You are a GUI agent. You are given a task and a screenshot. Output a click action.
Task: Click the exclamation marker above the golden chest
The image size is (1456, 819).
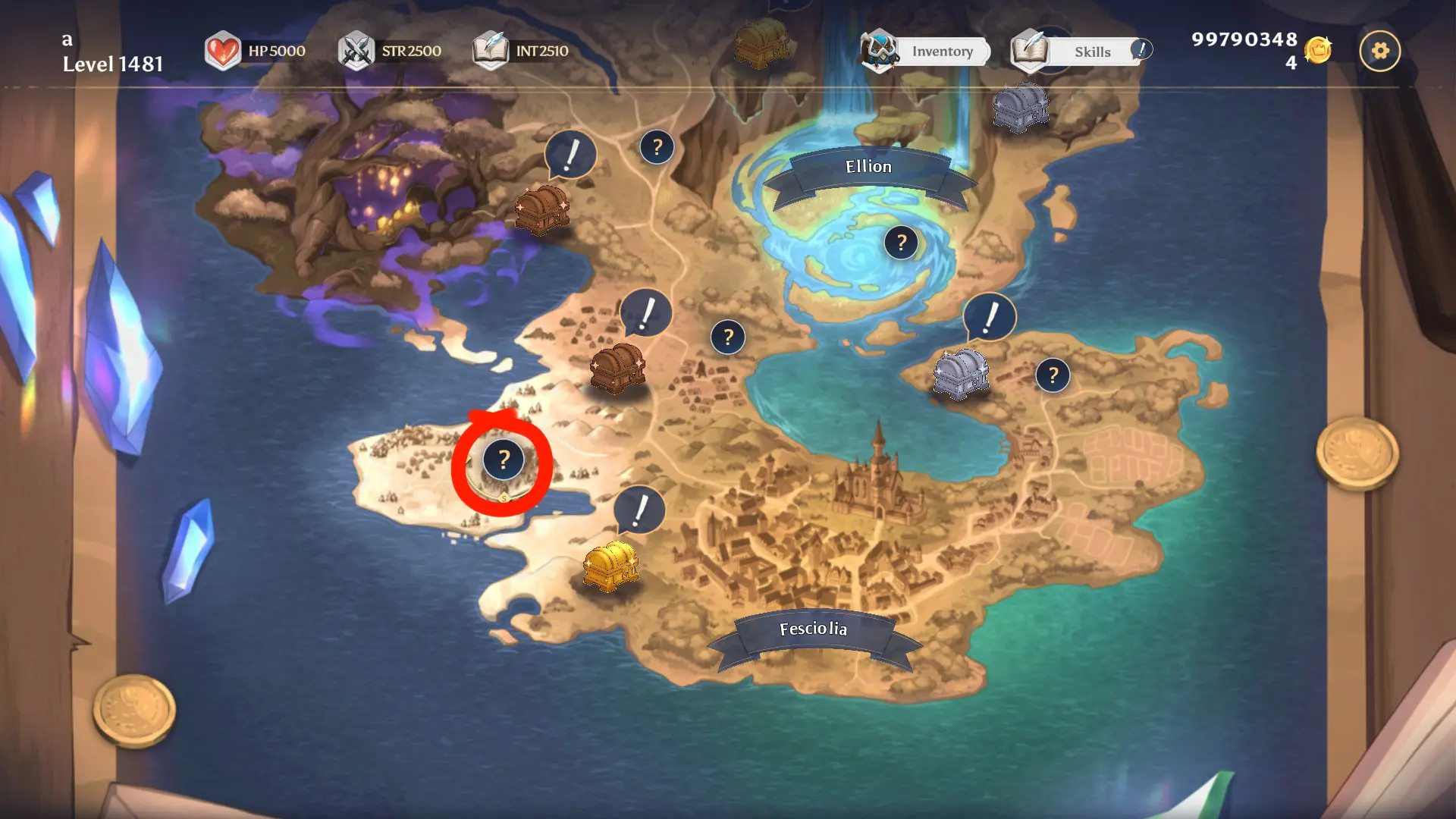pyautogui.click(x=640, y=510)
